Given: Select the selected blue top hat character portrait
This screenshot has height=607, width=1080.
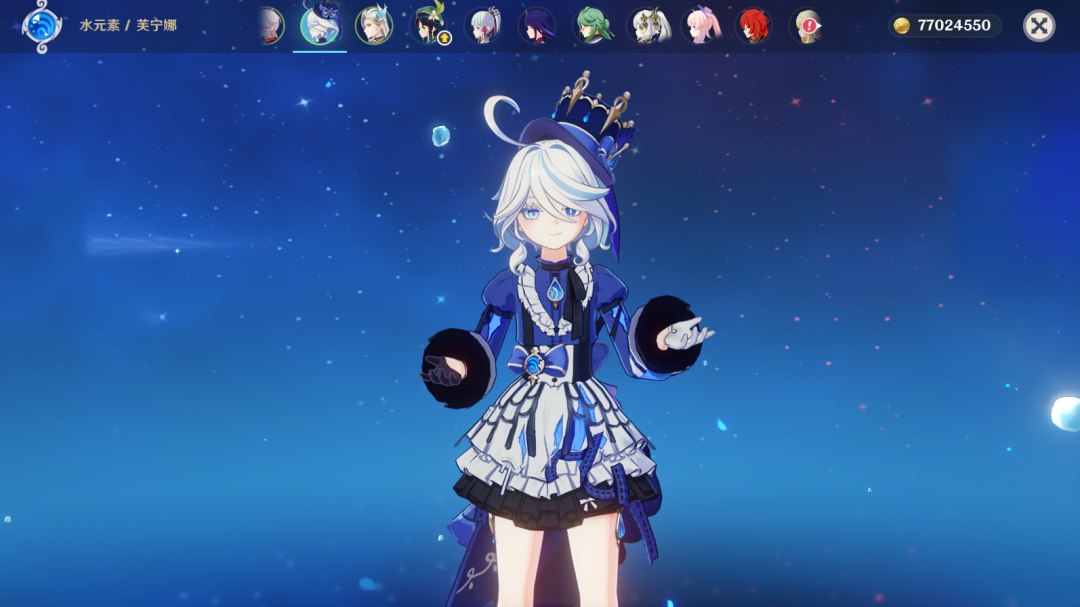Looking at the screenshot, I should click(x=320, y=25).
